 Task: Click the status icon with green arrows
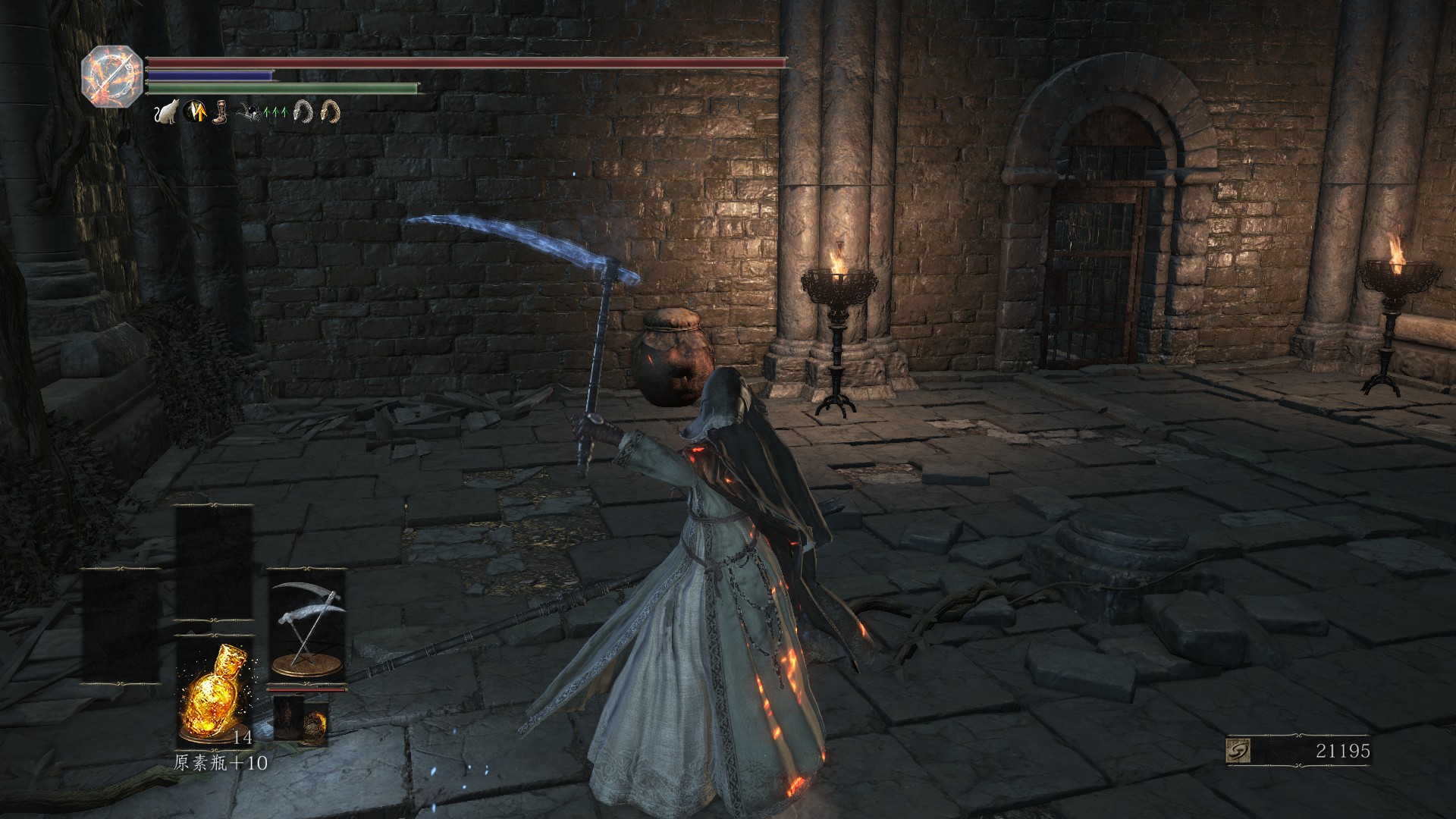point(275,113)
